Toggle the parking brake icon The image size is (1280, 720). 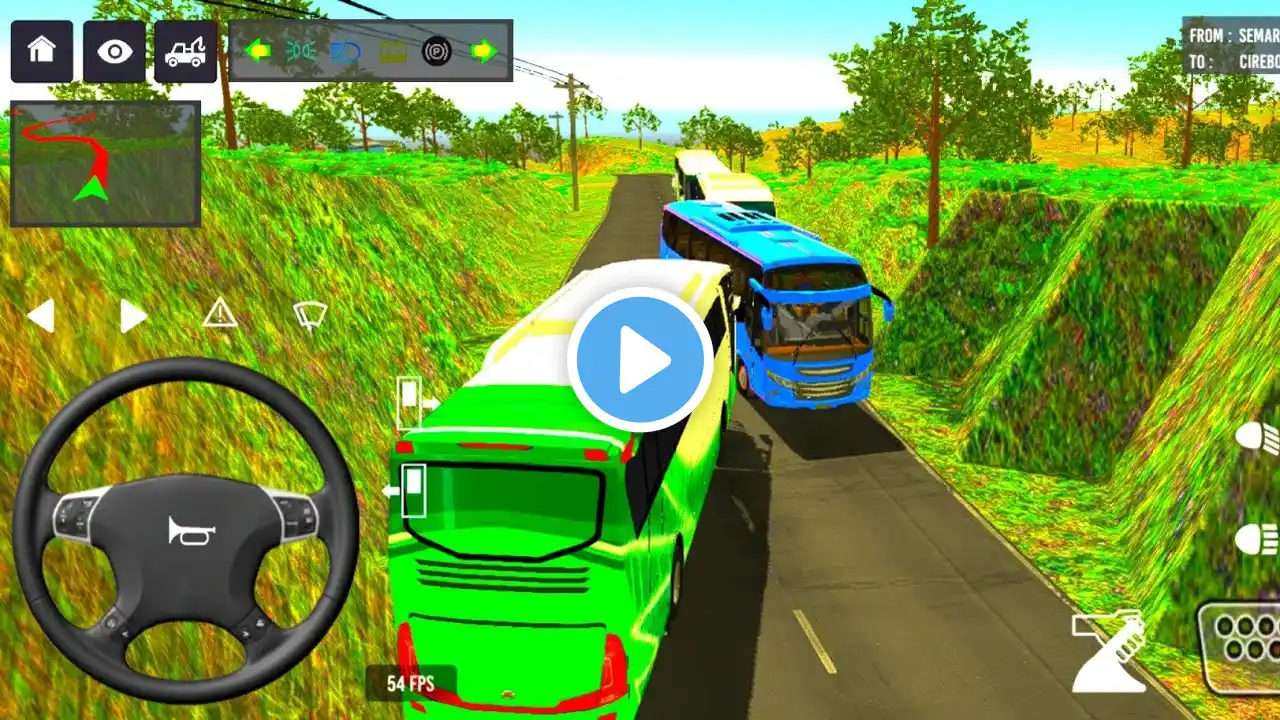(436, 50)
